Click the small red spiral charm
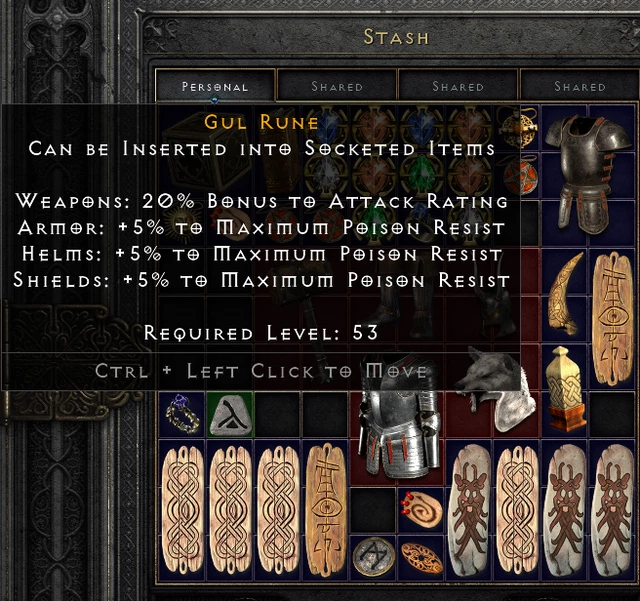This screenshot has height=601, width=640. coord(422,507)
